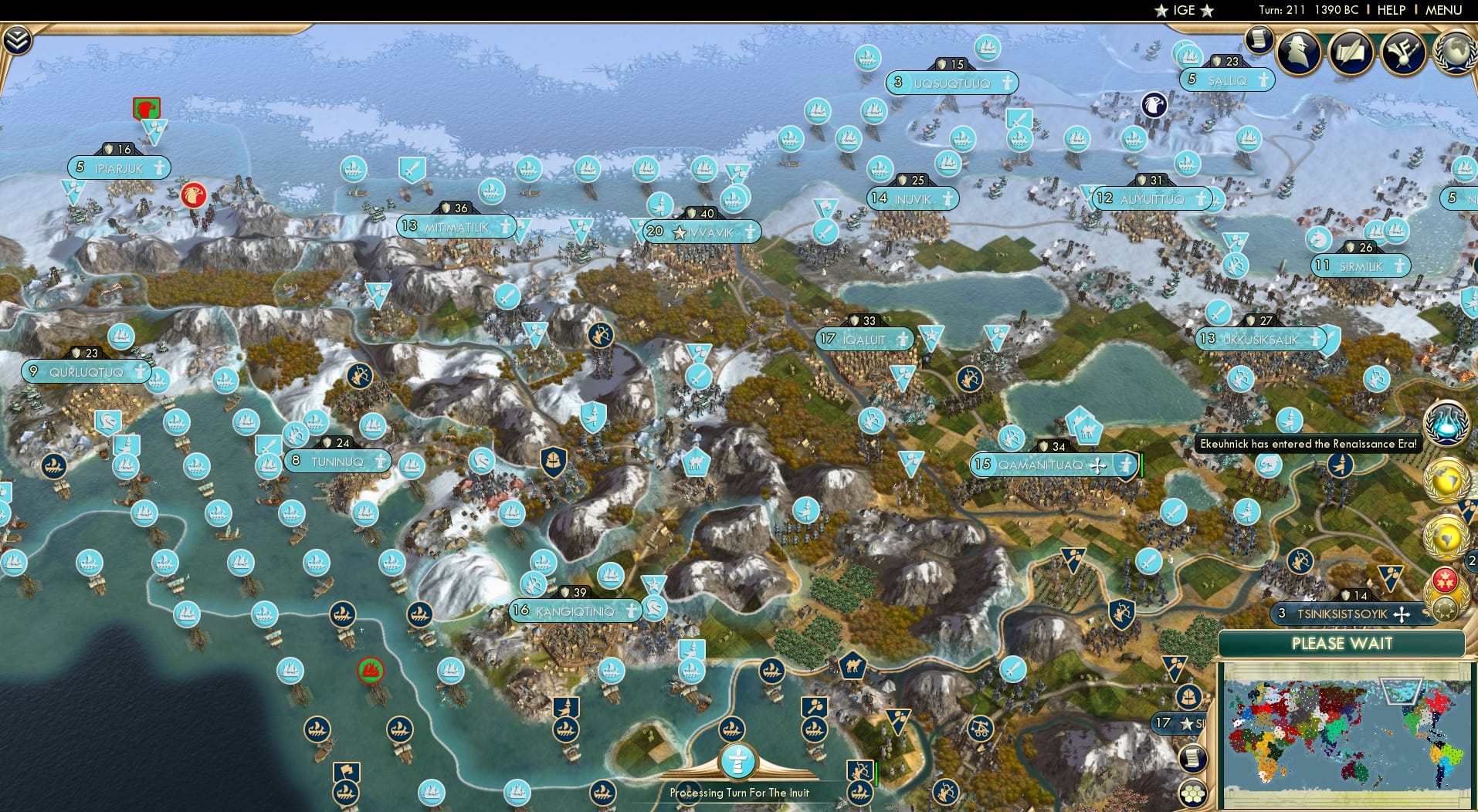This screenshot has height=812, width=1478.
Task: Open the notification log quill icon
Action: 1351,52
